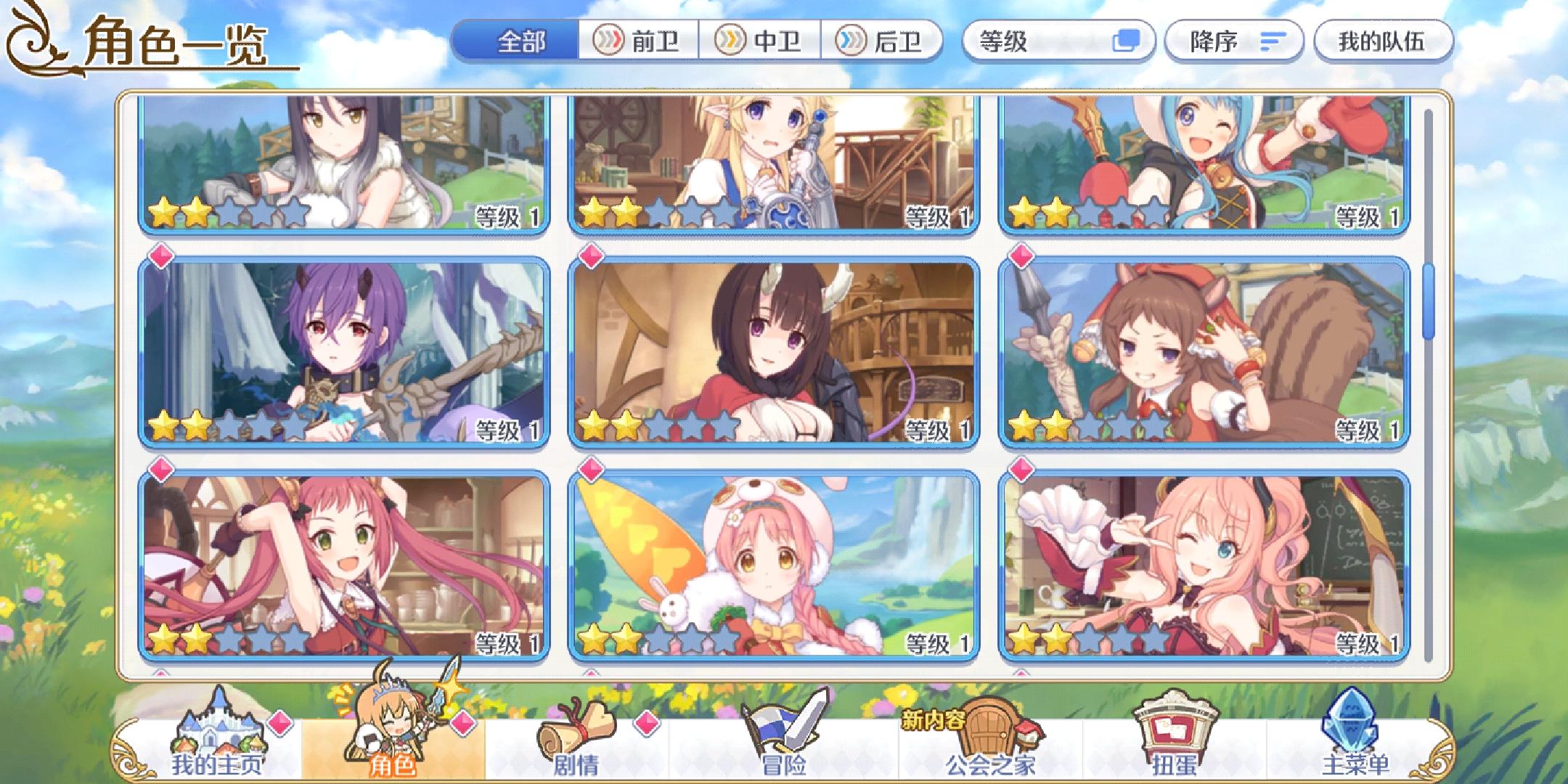Image resolution: width=1568 pixels, height=784 pixels.
Task: Select the 前卫 vanguard filter
Action: pyautogui.click(x=639, y=44)
